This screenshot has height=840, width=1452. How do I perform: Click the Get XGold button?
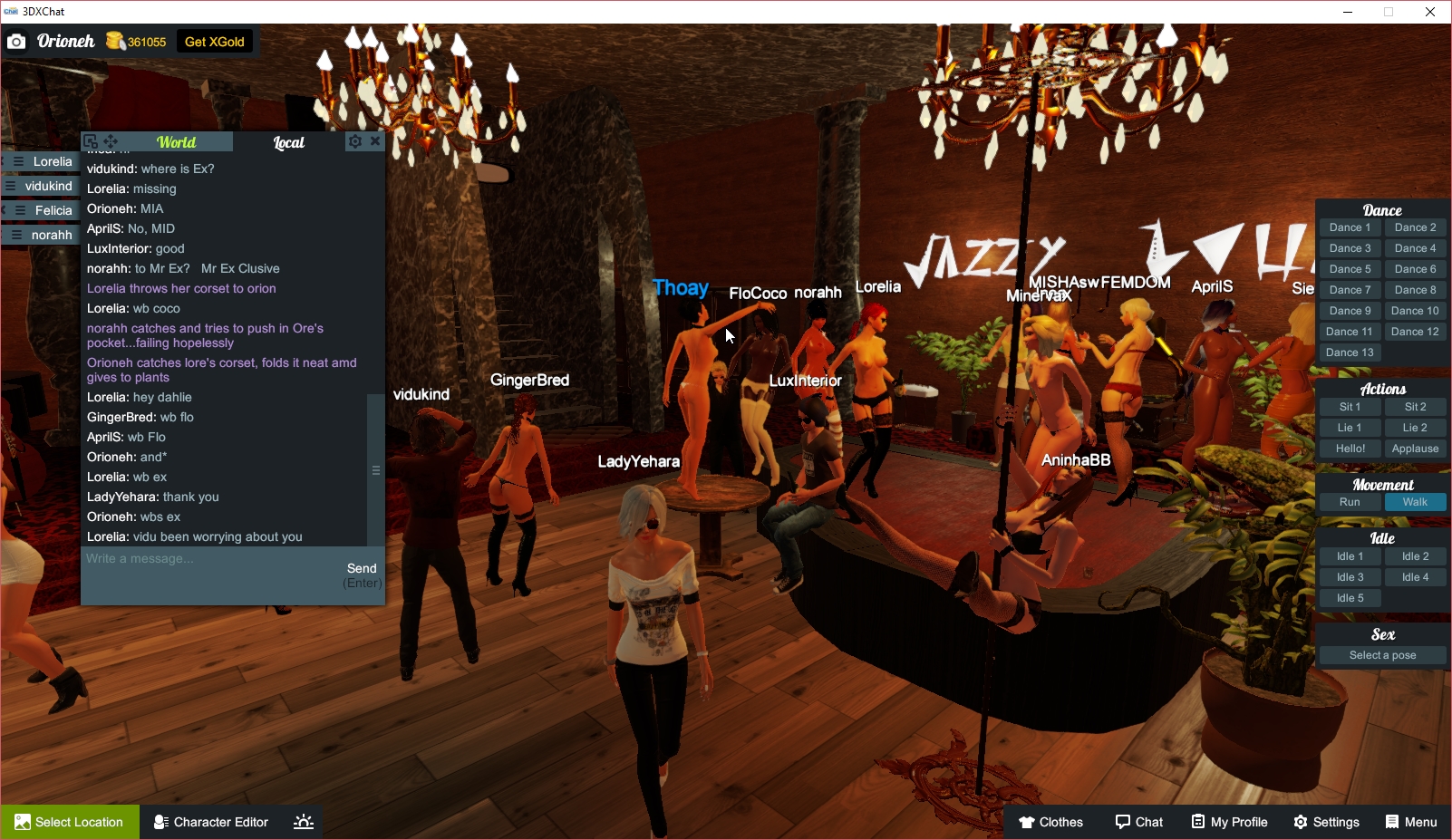click(x=215, y=41)
